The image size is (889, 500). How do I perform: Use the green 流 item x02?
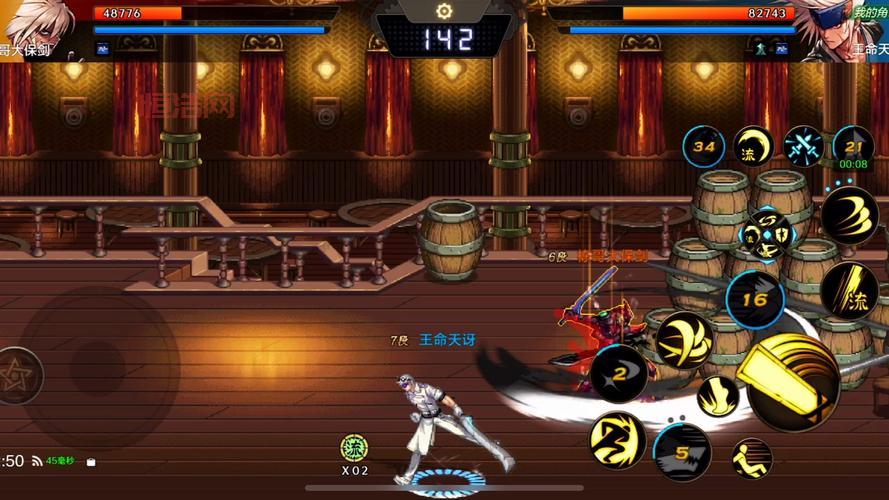(x=354, y=448)
